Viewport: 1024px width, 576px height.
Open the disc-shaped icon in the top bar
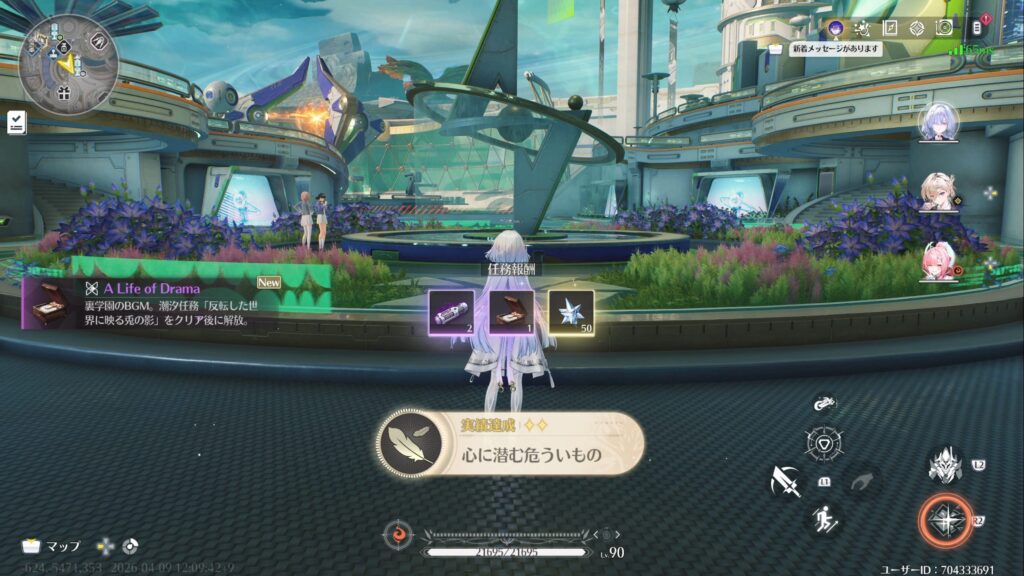coord(943,28)
